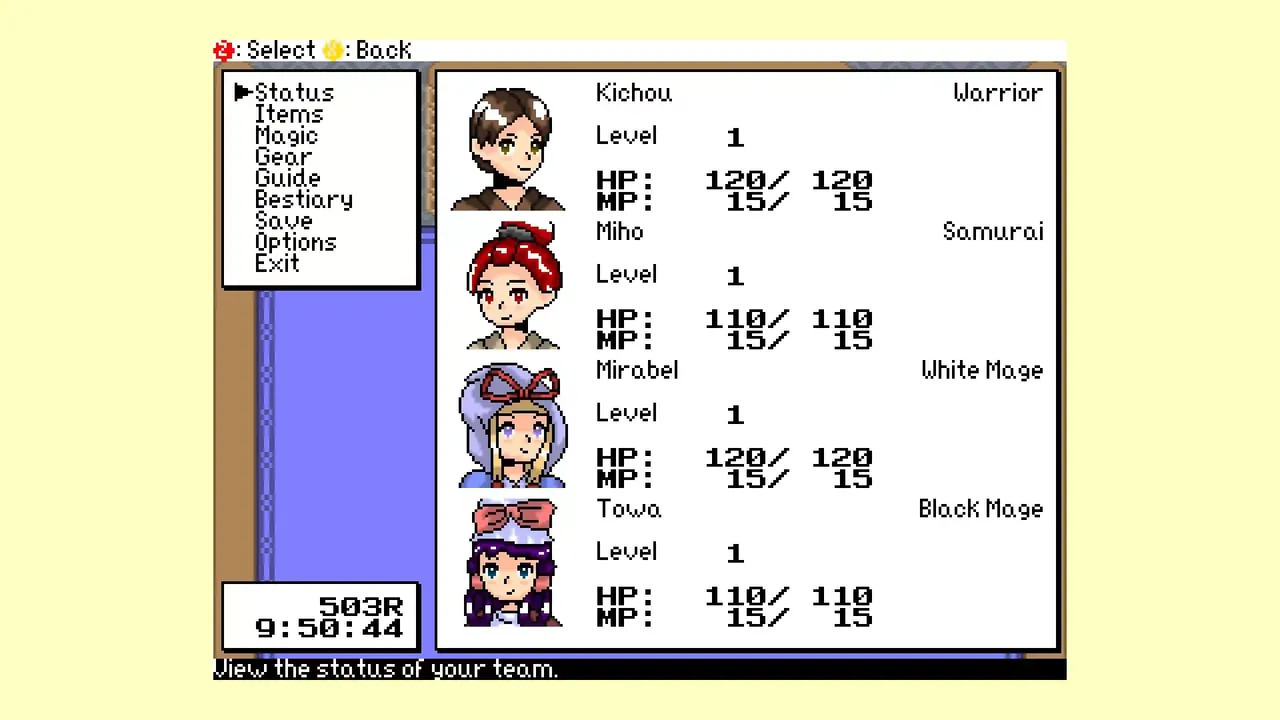Open the Status menu entry
1280x720 pixels.
tap(294, 92)
